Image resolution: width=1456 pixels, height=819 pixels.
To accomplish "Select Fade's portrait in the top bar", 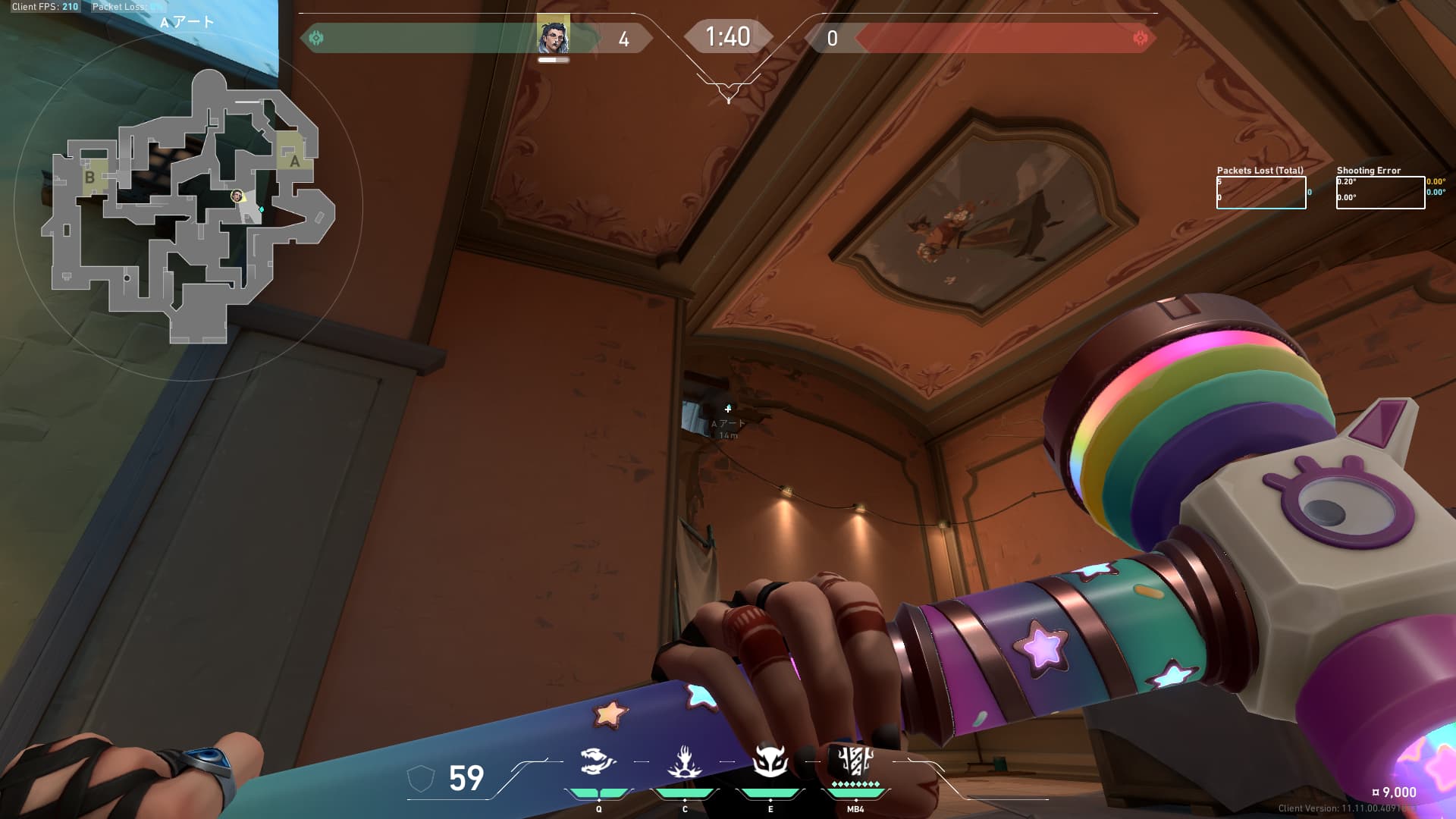I will tap(553, 36).
